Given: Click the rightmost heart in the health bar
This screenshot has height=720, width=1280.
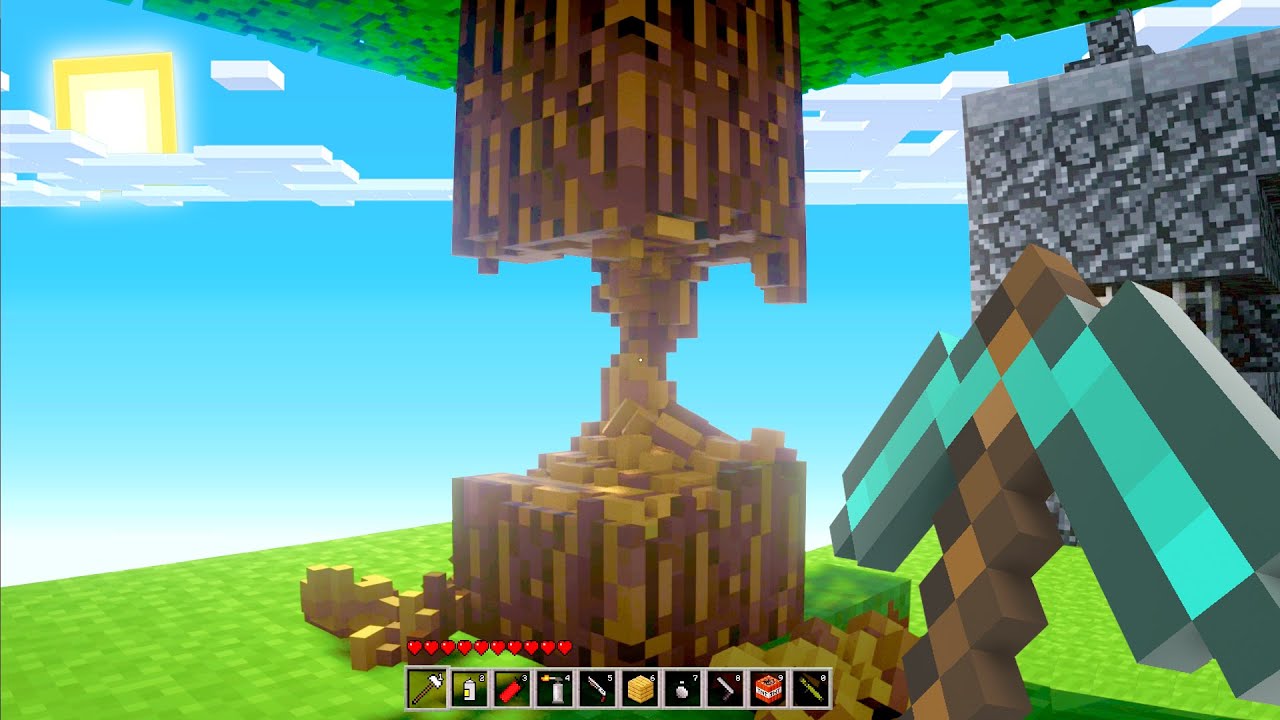Looking at the screenshot, I should pyautogui.click(x=565, y=647).
